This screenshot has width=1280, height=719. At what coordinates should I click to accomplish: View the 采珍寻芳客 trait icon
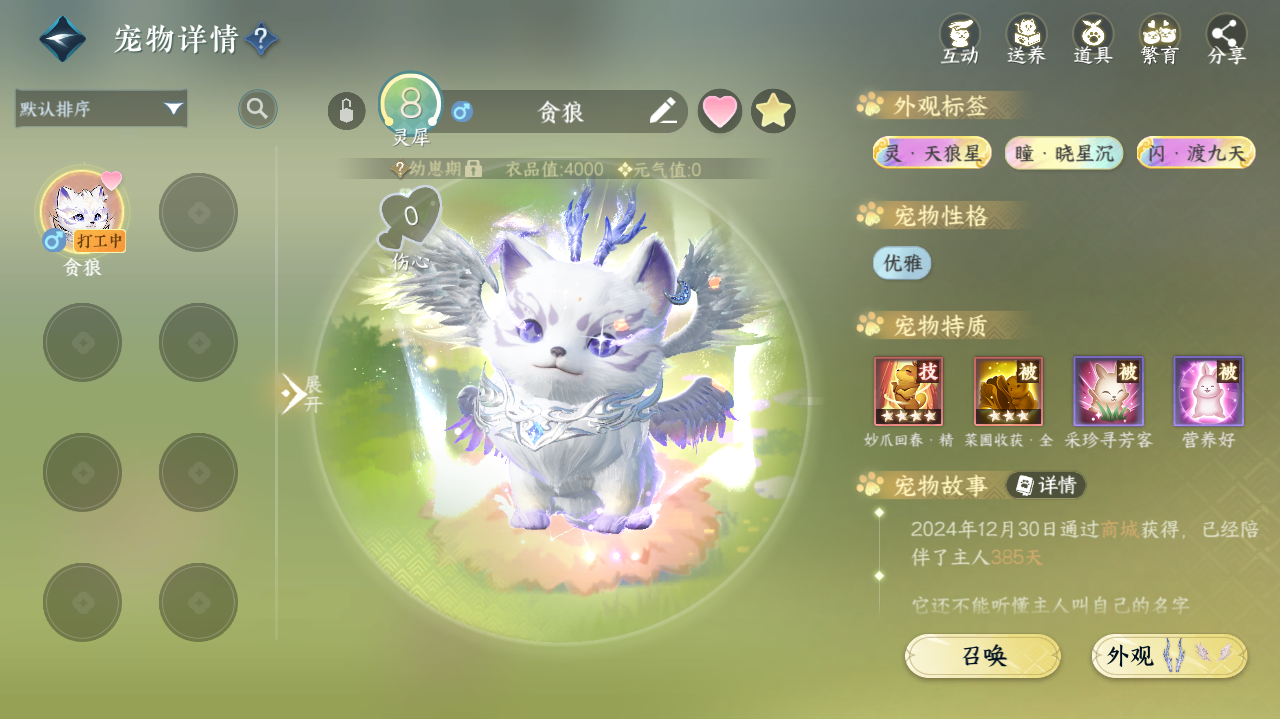coord(1108,391)
